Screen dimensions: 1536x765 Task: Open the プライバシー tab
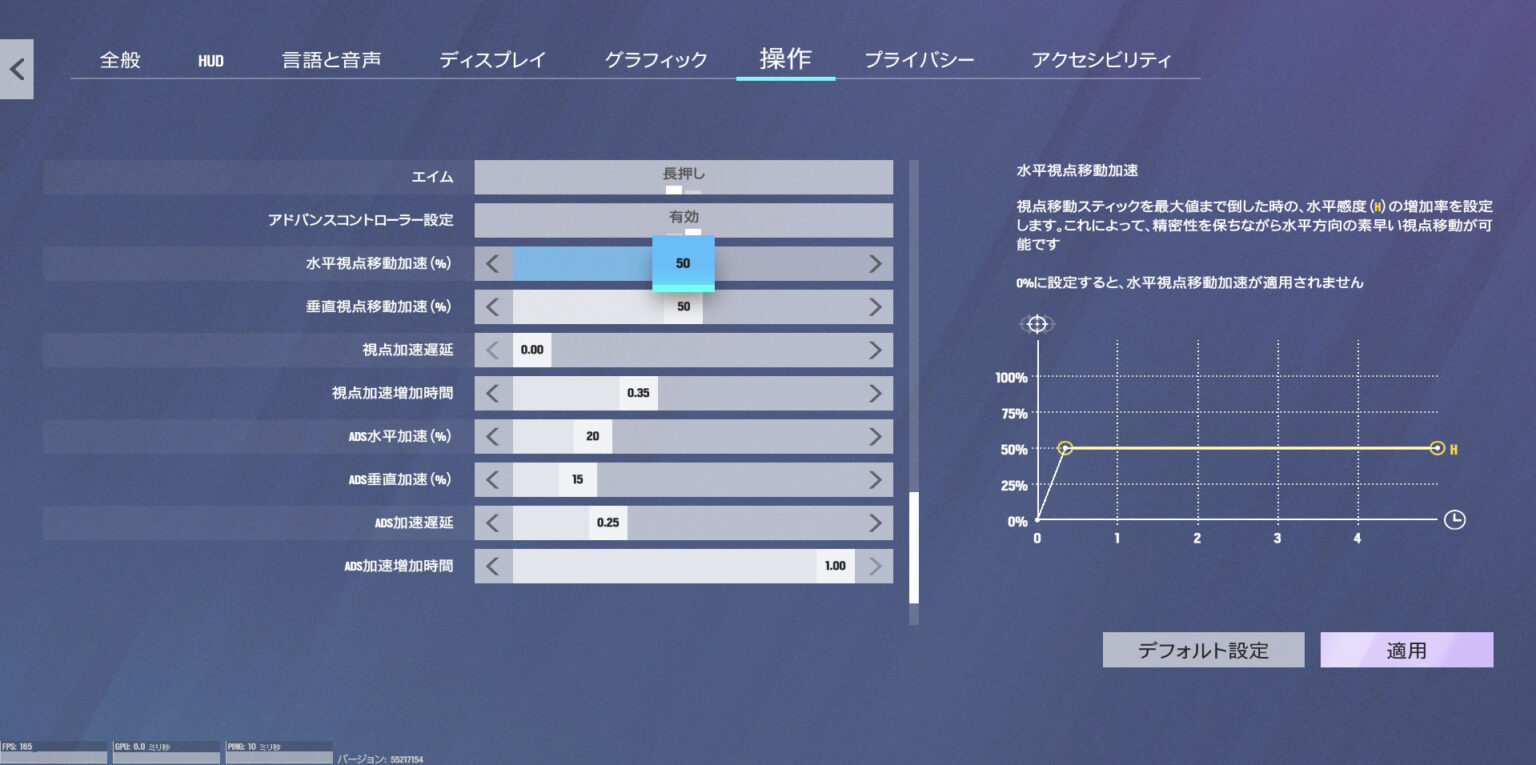tap(919, 59)
